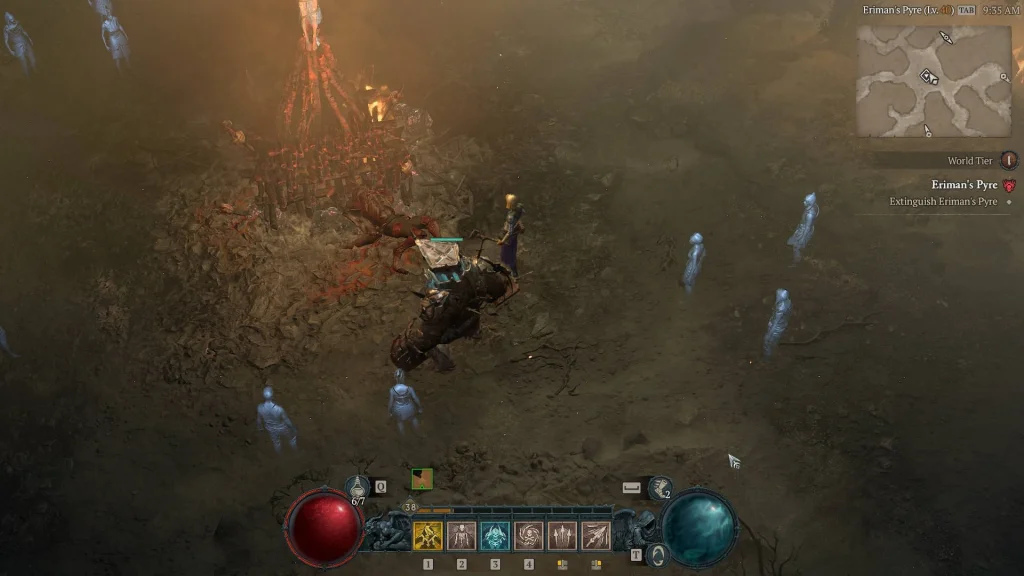1024x576 pixels.
Task: Activate the skeleton summon skill
Action: (x=461, y=536)
